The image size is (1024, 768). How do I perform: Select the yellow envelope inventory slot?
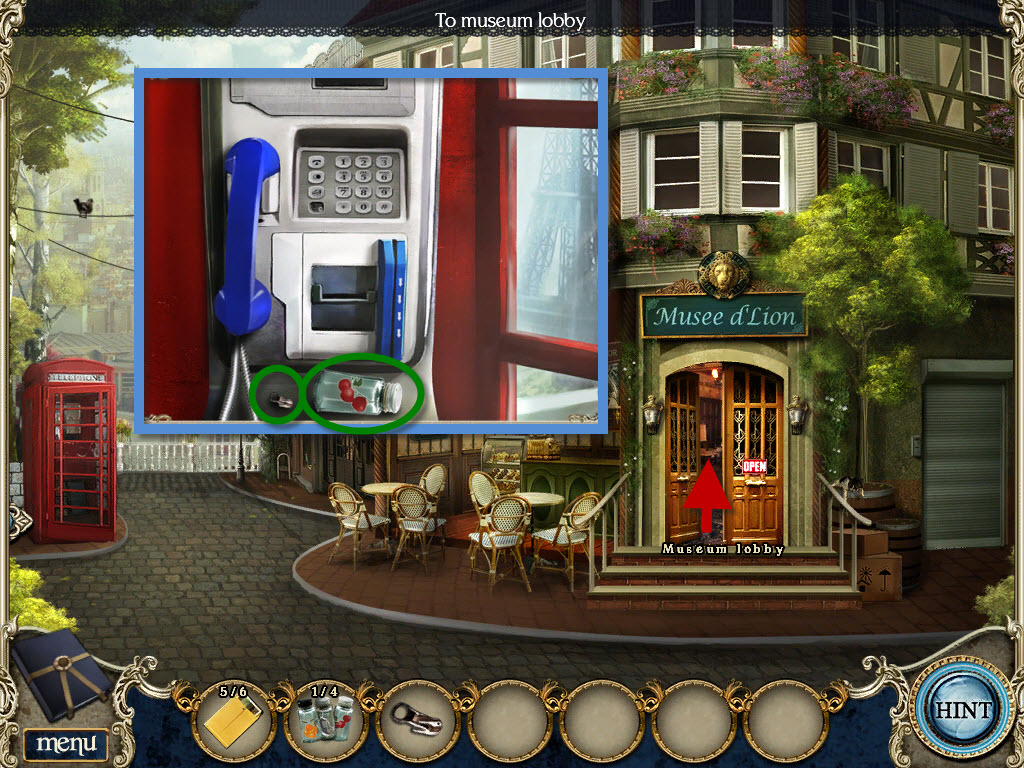(x=232, y=721)
